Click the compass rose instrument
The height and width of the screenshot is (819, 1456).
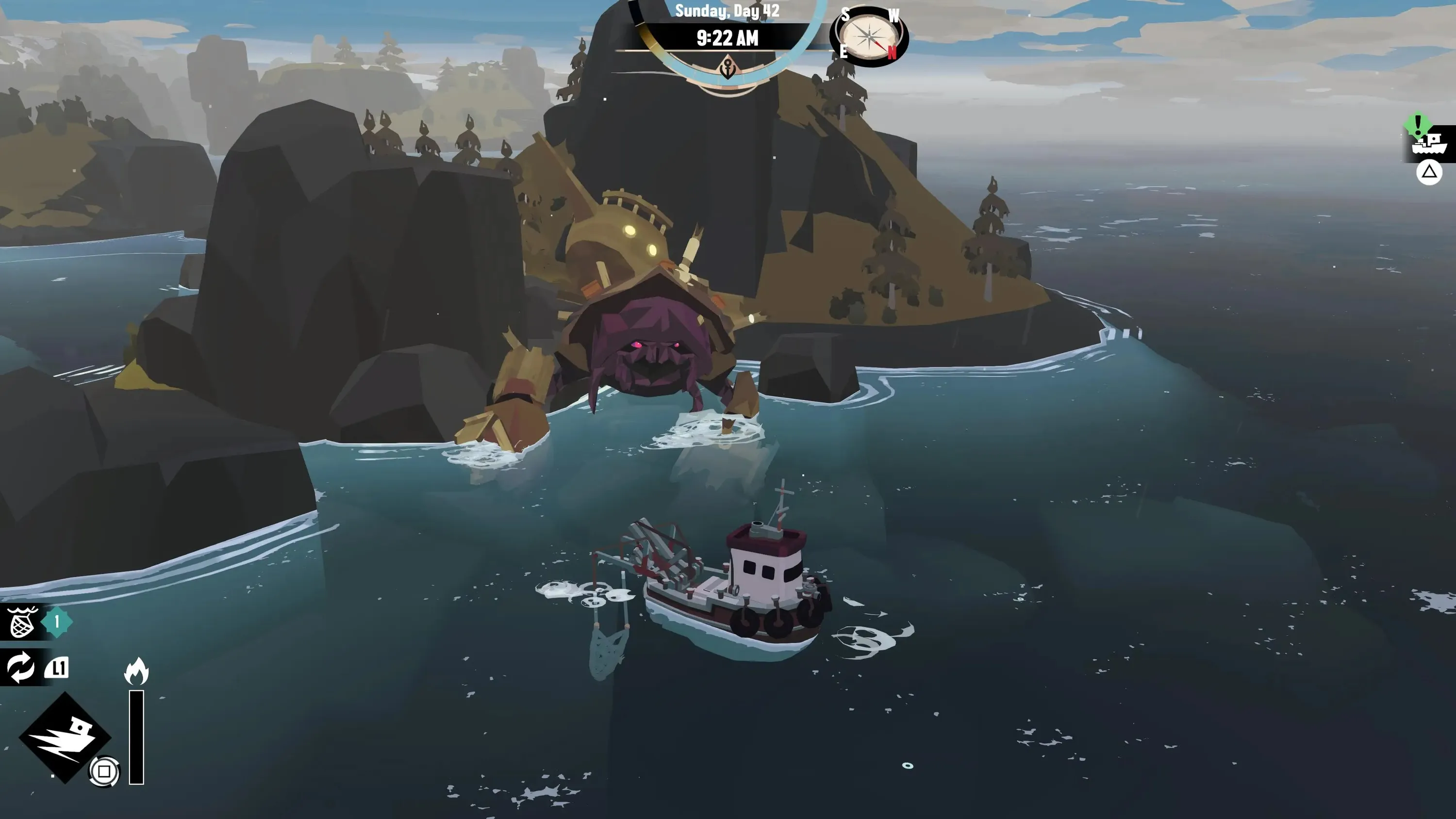(869, 38)
